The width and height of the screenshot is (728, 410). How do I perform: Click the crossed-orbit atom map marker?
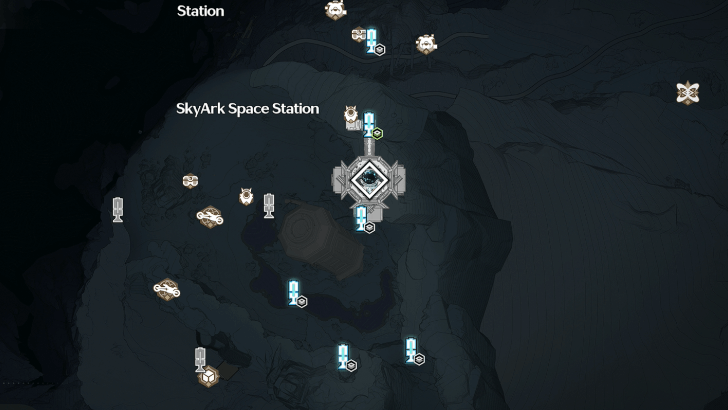[687, 92]
